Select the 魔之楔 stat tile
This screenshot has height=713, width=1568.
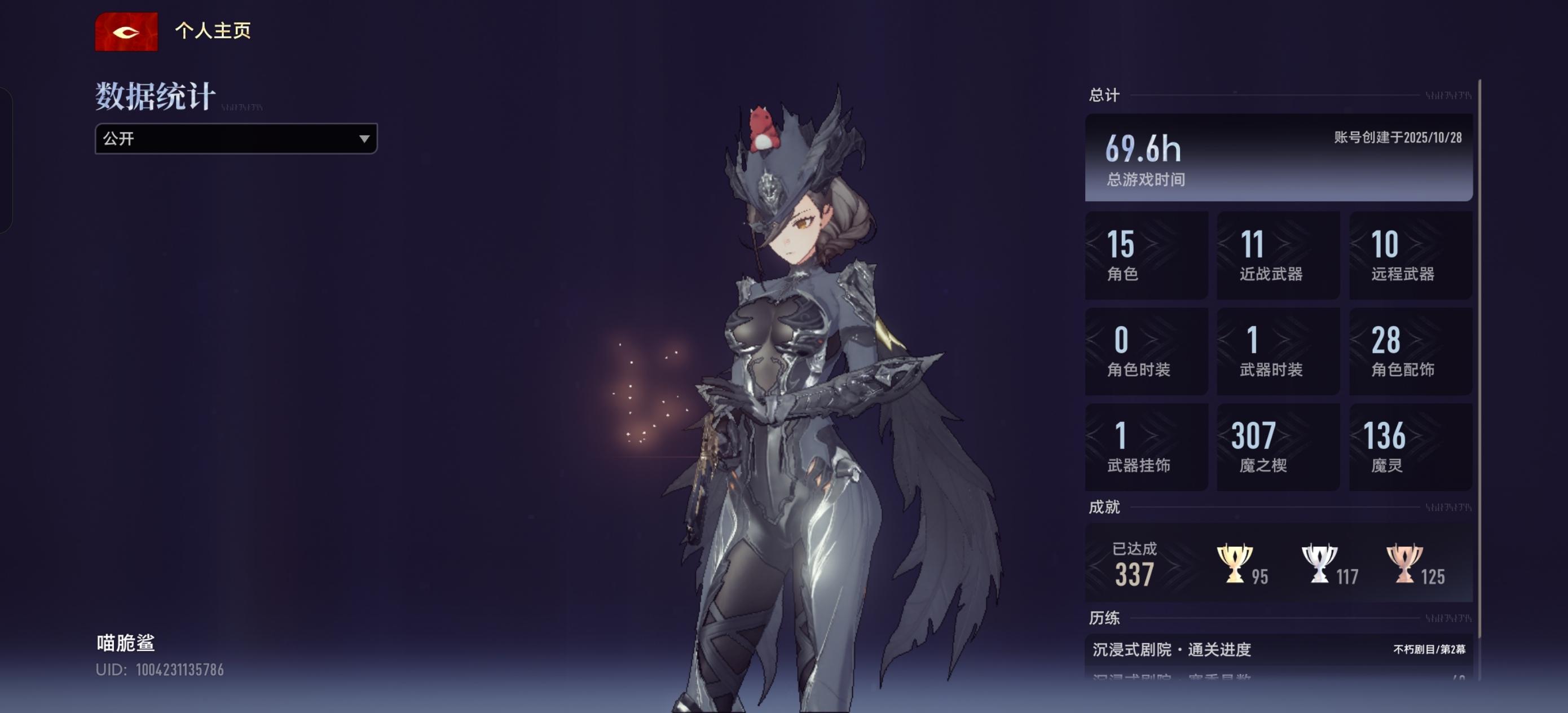pos(1278,447)
